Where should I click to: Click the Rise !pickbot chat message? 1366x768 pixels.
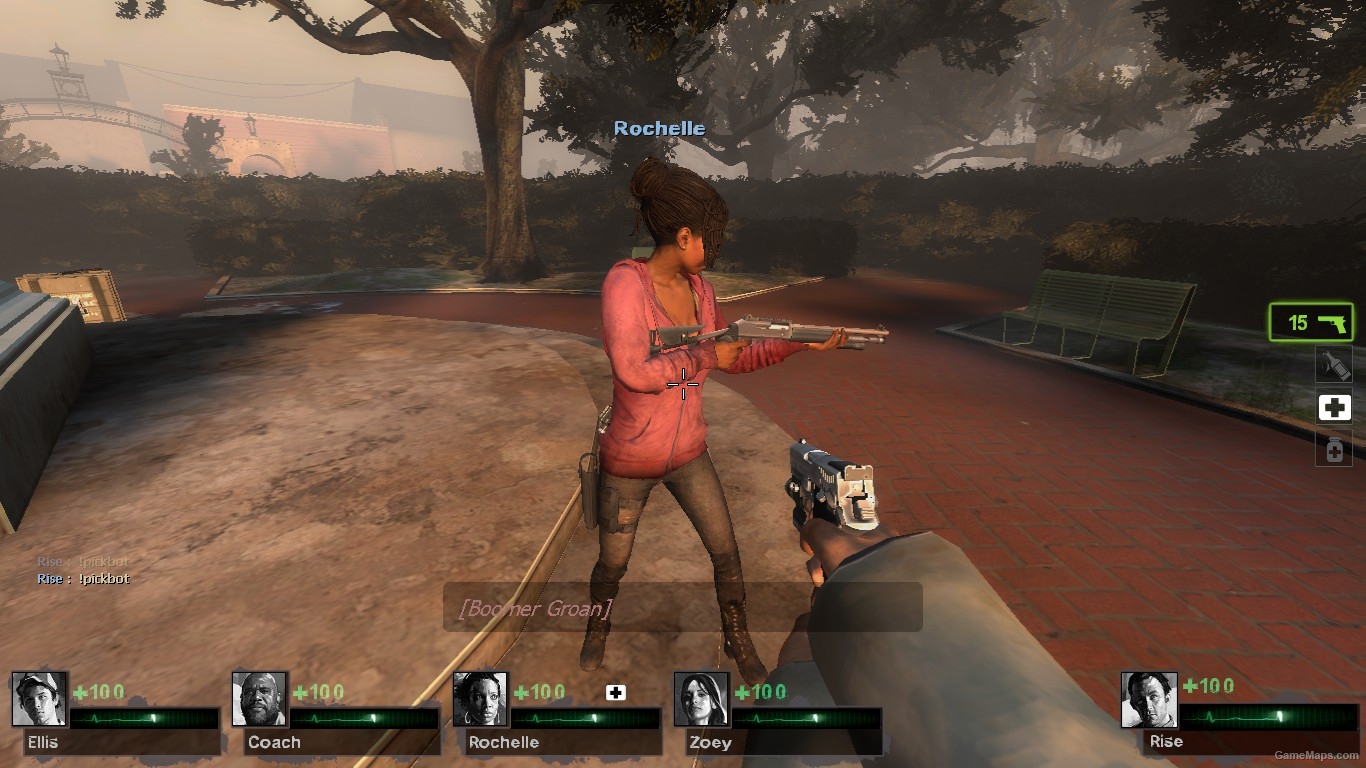(81, 578)
